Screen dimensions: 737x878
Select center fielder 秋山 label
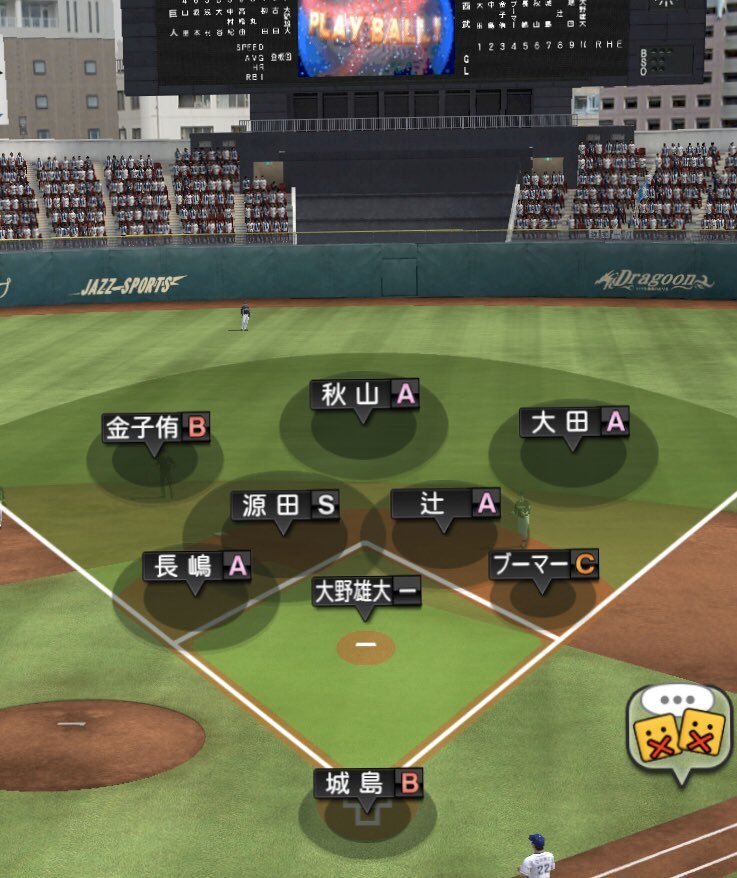[364, 395]
